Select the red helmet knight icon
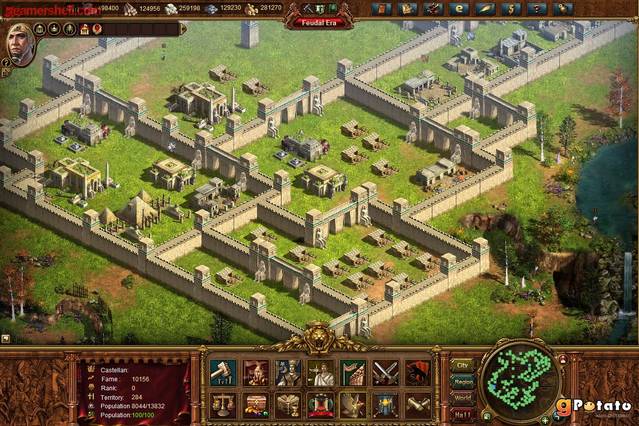The image size is (639, 426). tap(256, 372)
